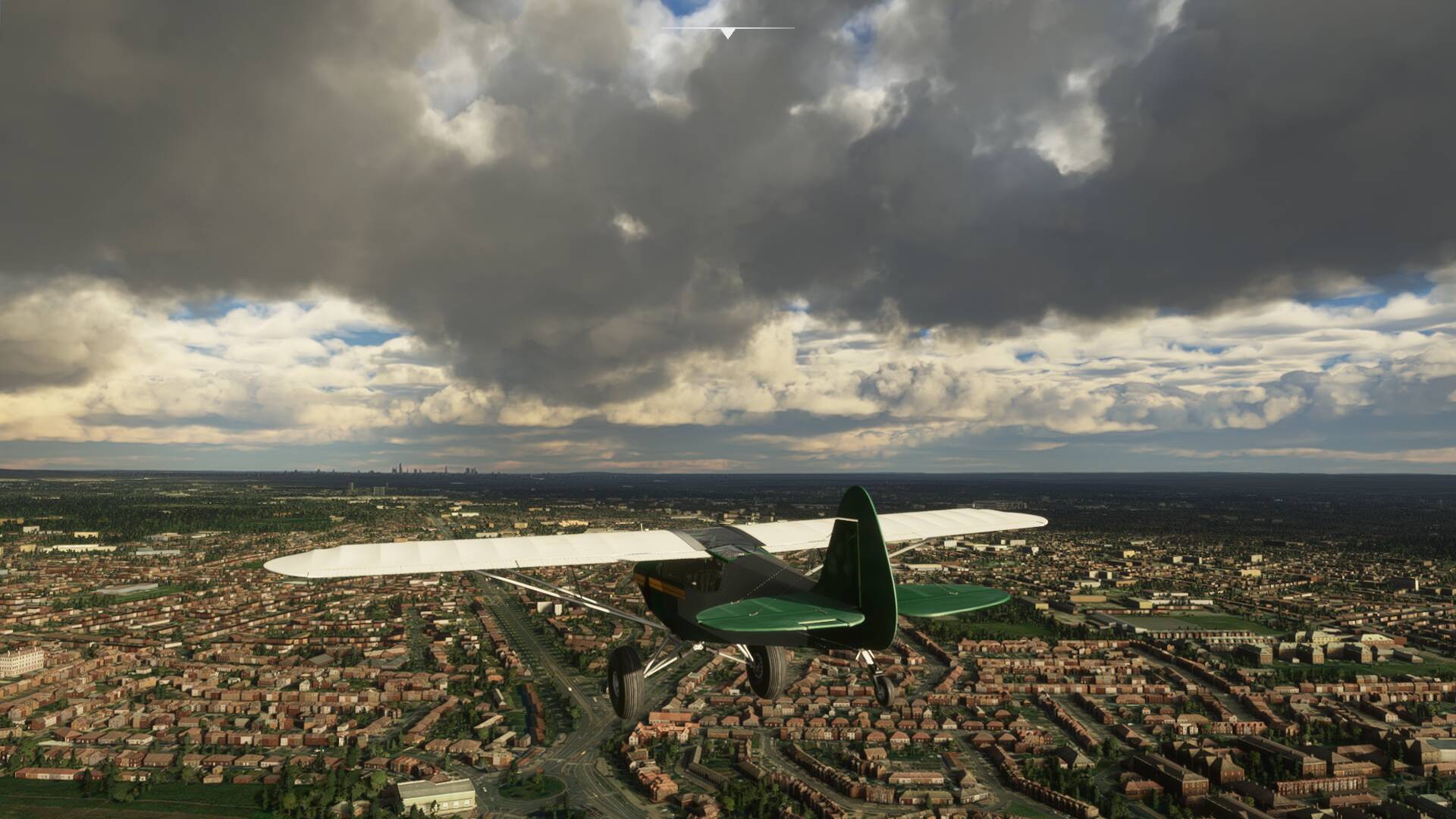Open the toolbar using the top arrow handle
This screenshot has height=819, width=1456.
[x=728, y=33]
